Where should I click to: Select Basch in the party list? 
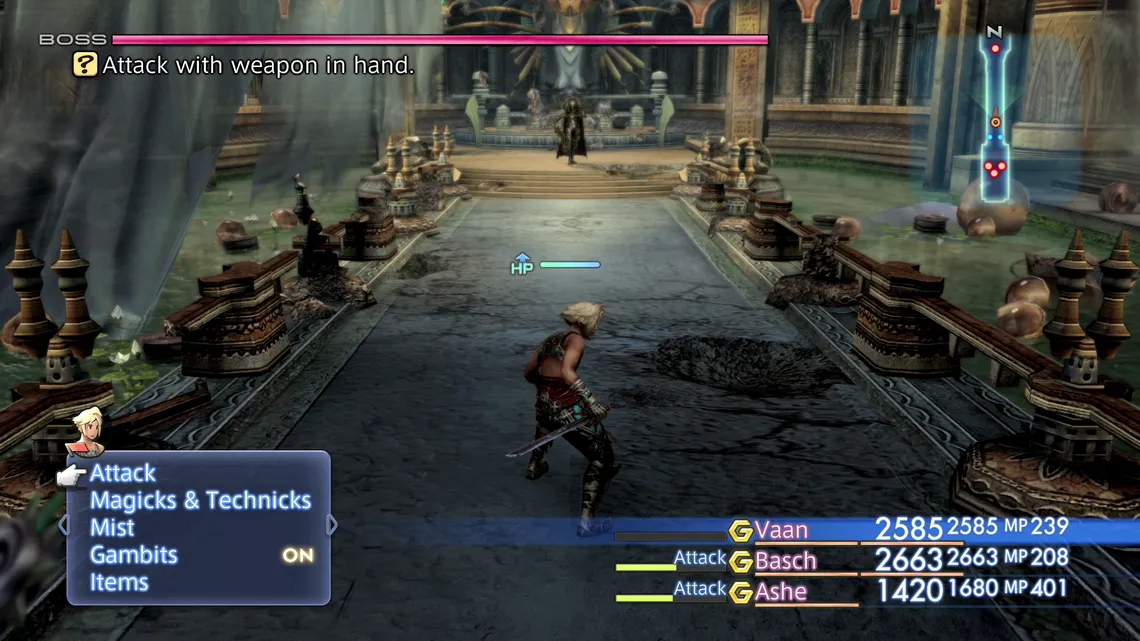[785, 561]
